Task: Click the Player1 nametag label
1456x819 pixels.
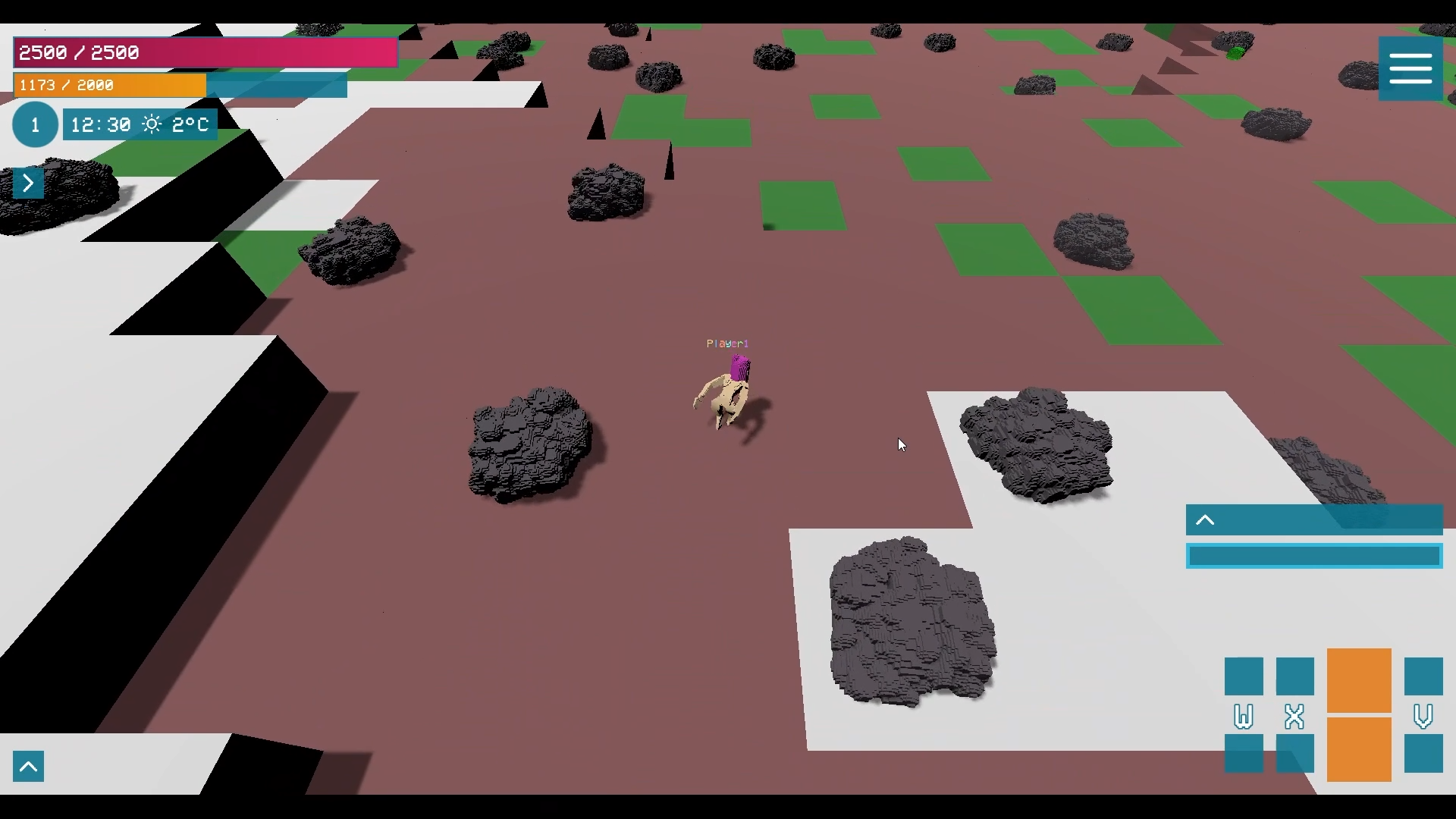Action: (726, 343)
